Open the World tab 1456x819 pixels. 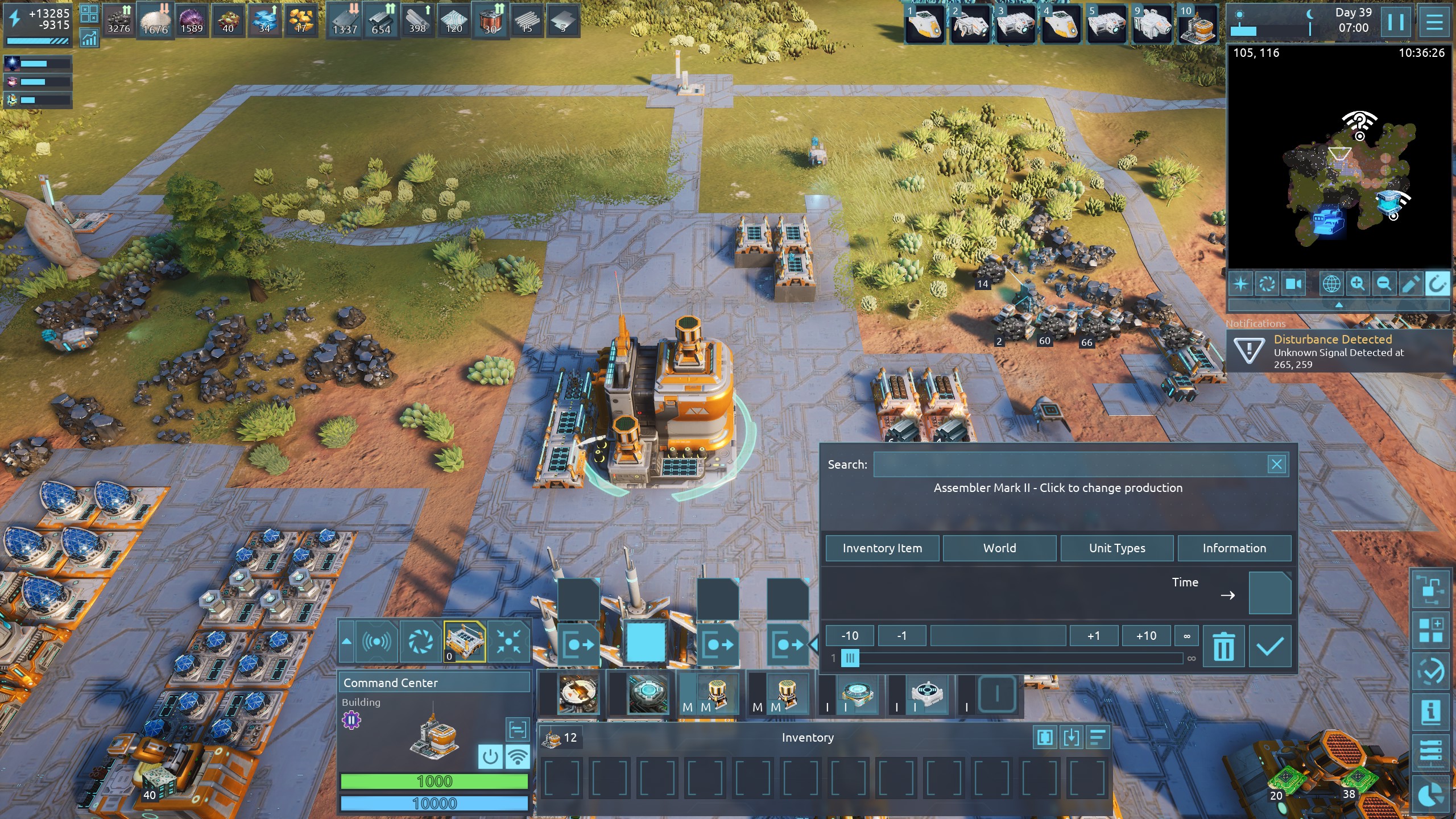click(x=999, y=548)
